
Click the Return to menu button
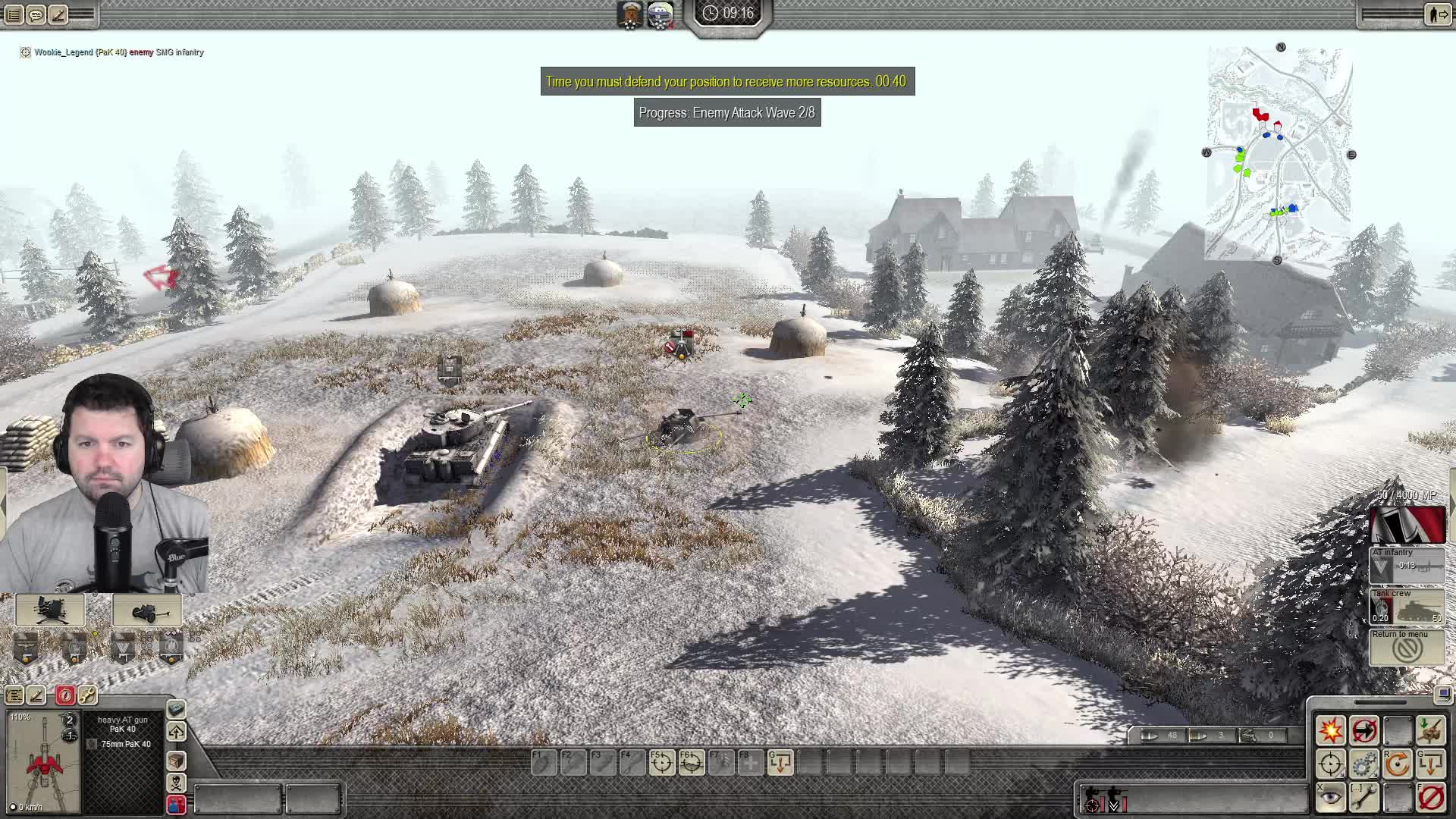click(x=1407, y=647)
